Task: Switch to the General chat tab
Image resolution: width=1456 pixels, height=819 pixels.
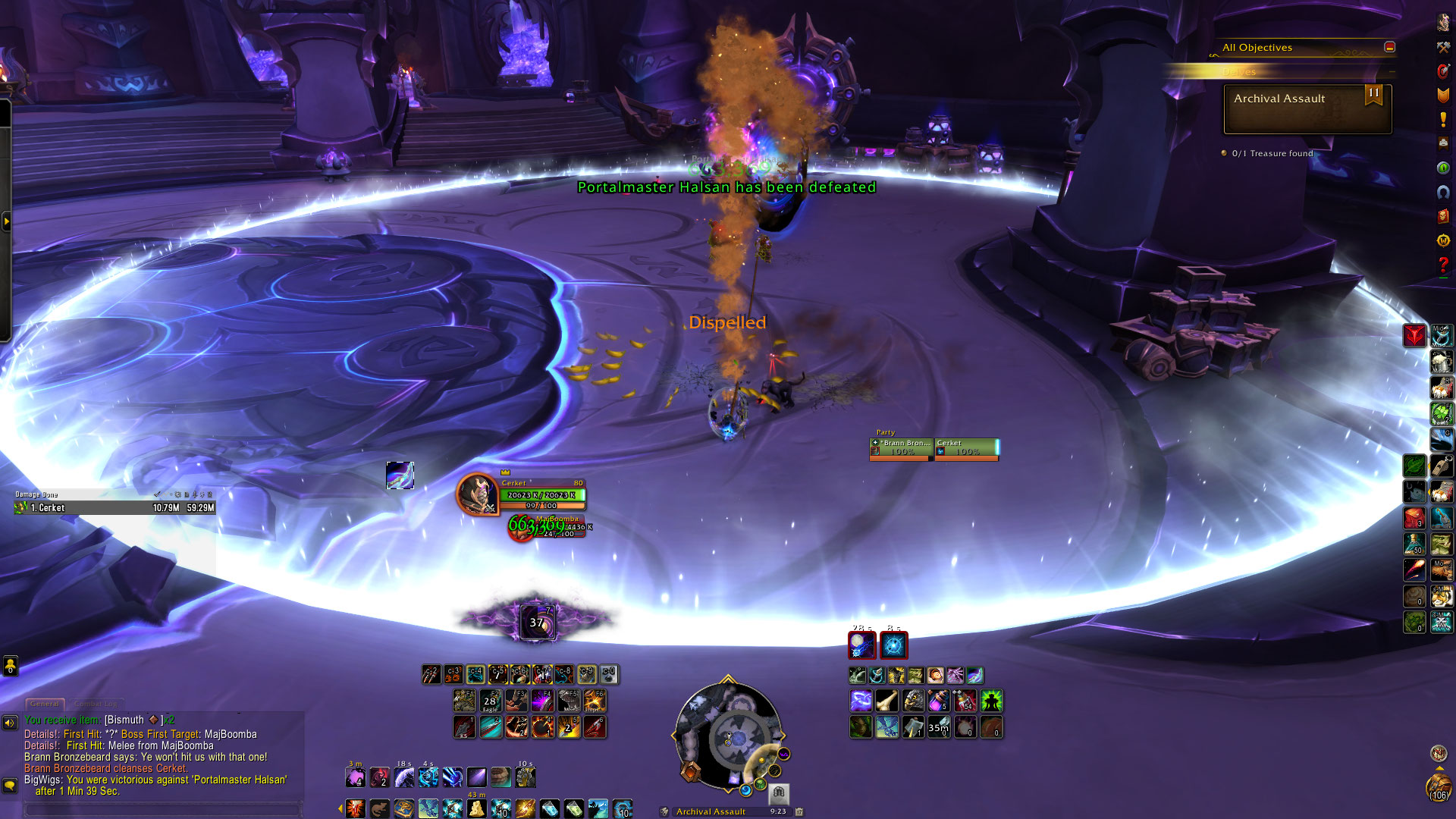Action: (45, 704)
